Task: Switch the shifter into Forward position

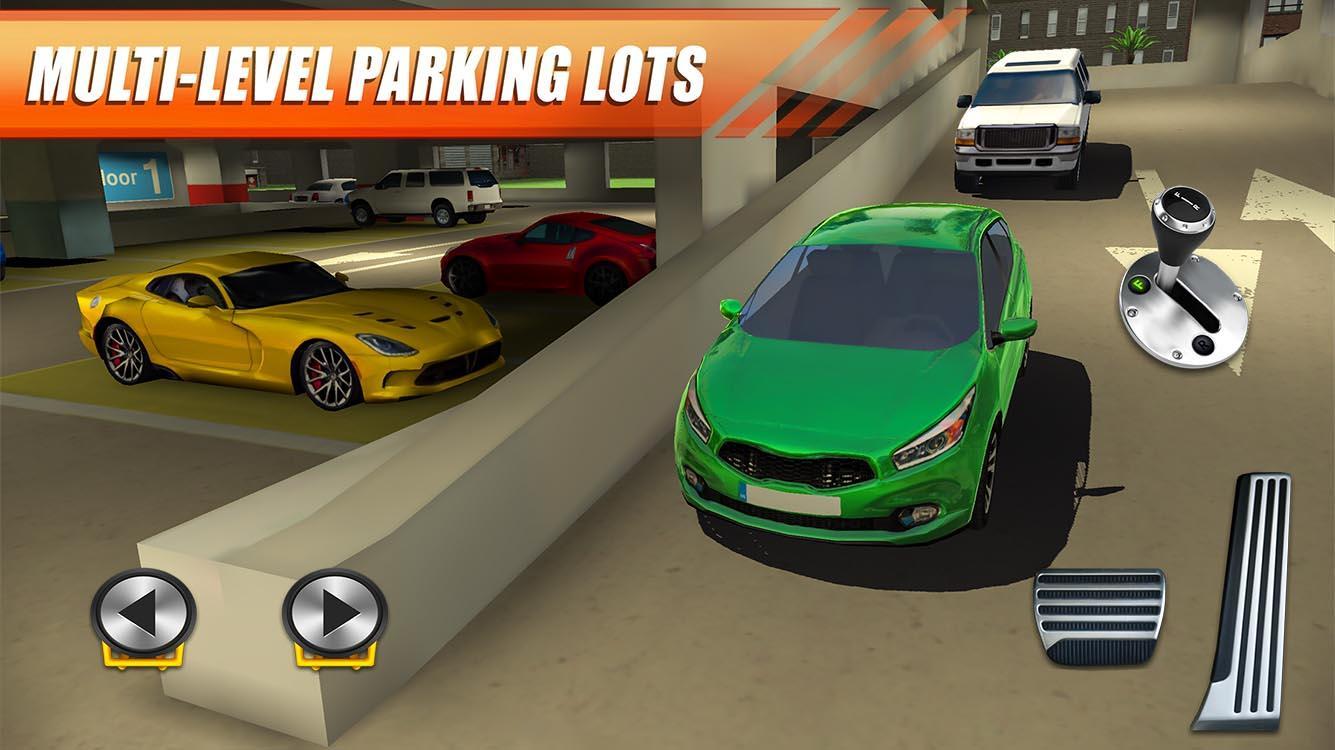Action: pyautogui.click(x=1138, y=284)
